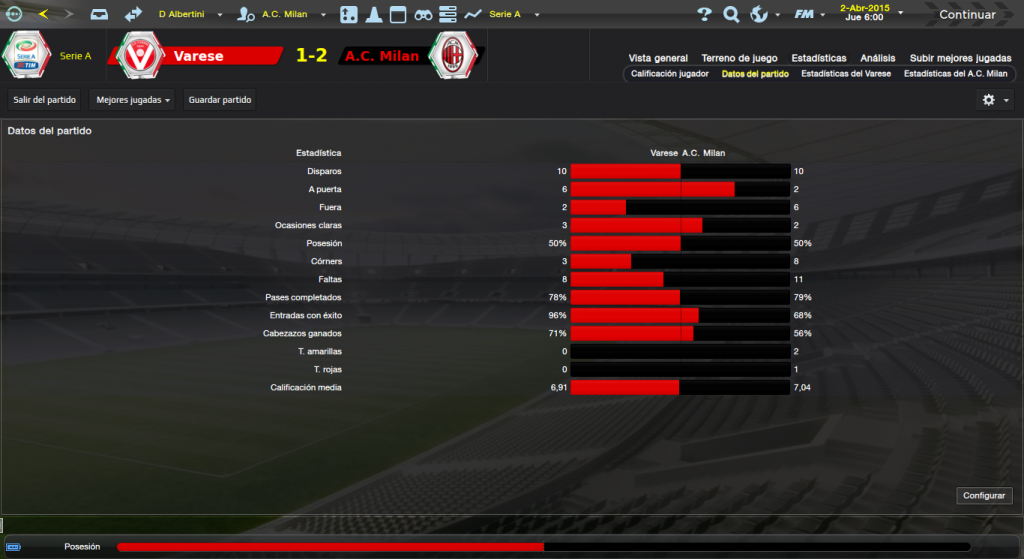
Task: Open the Serie A competition dropdown
Action: click(512, 15)
